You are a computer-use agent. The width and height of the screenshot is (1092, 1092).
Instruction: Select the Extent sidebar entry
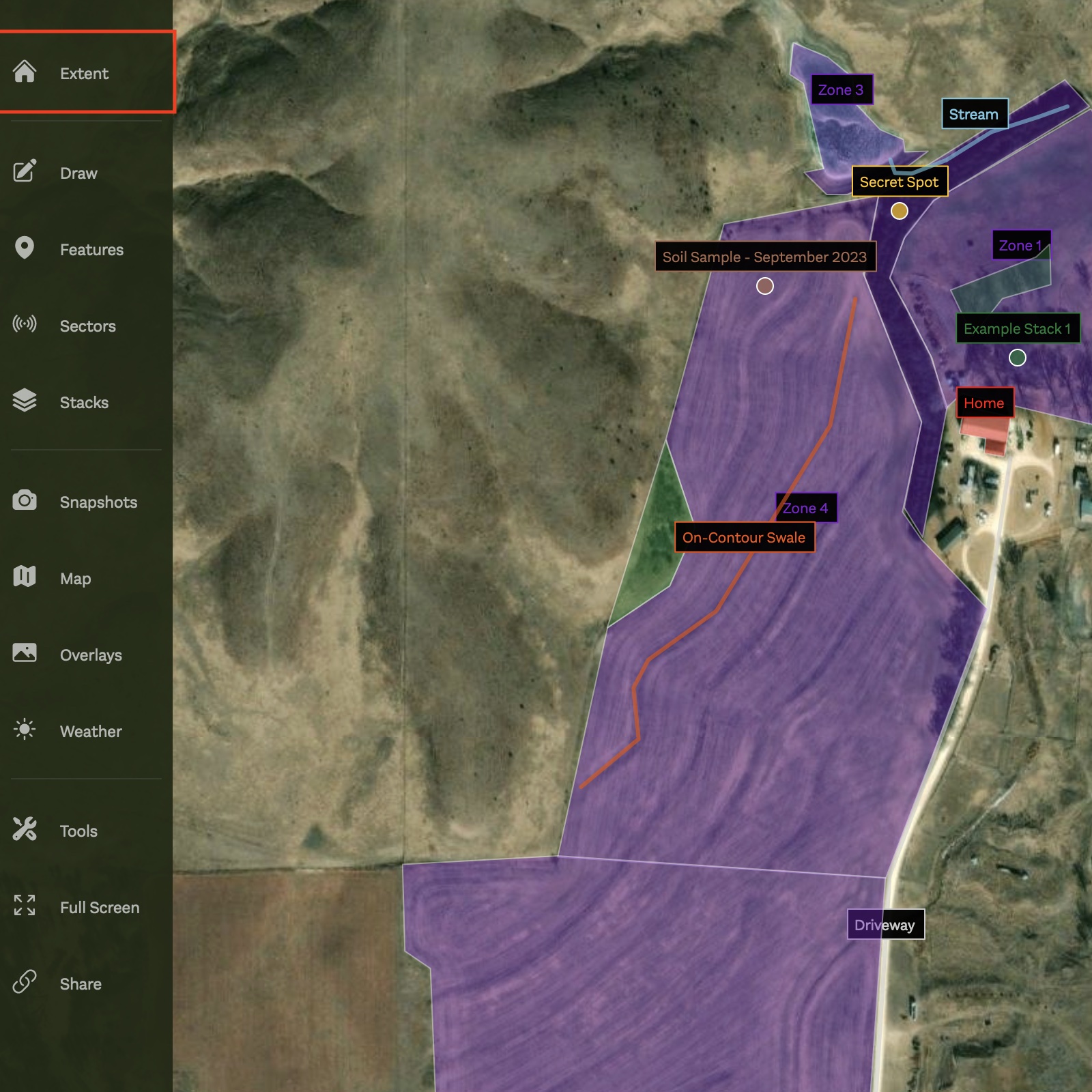pyautogui.click(x=83, y=73)
